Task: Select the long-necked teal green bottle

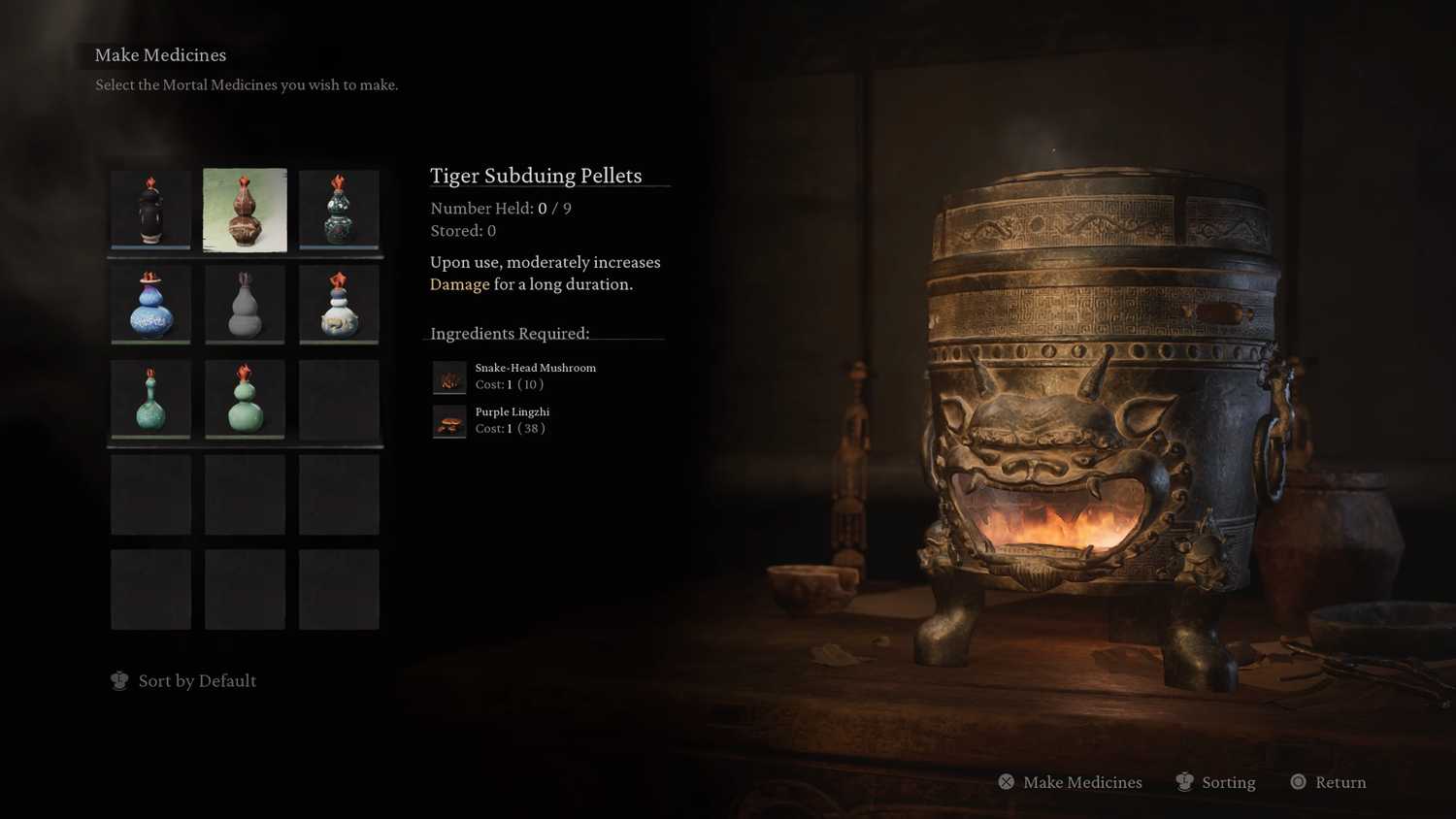Action: (150, 399)
